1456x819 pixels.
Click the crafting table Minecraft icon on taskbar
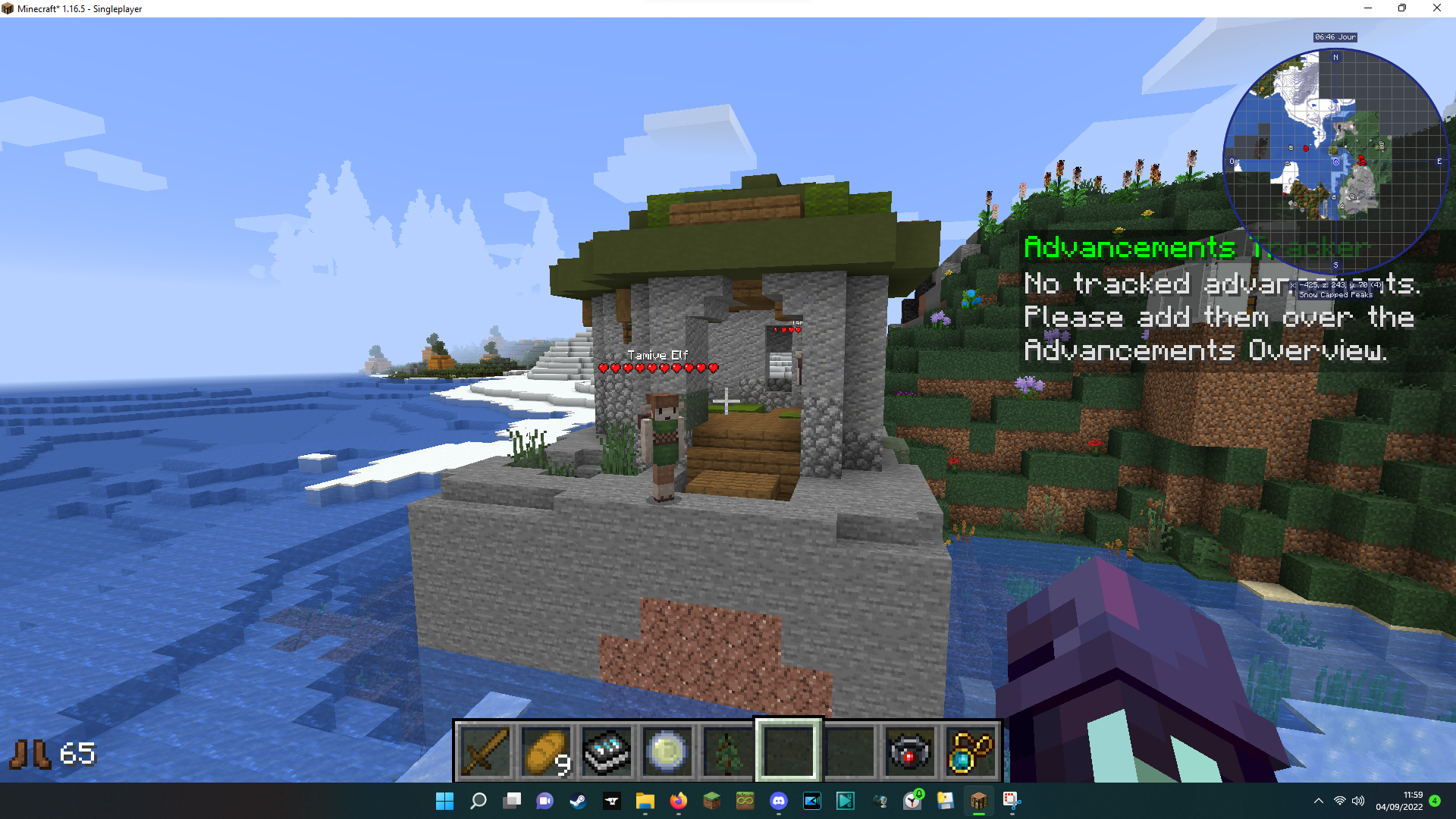tap(978, 801)
